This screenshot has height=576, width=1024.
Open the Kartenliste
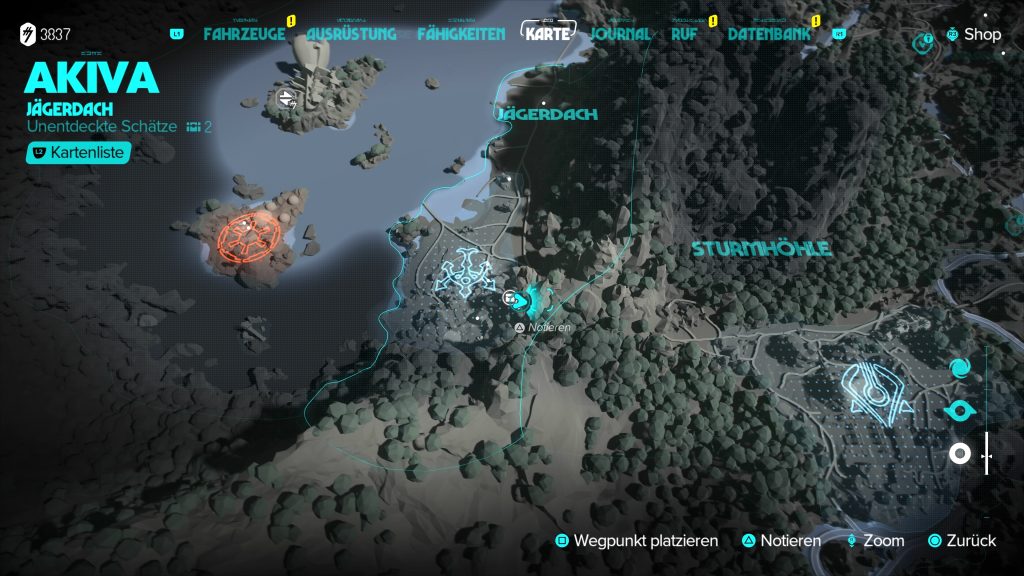point(79,153)
